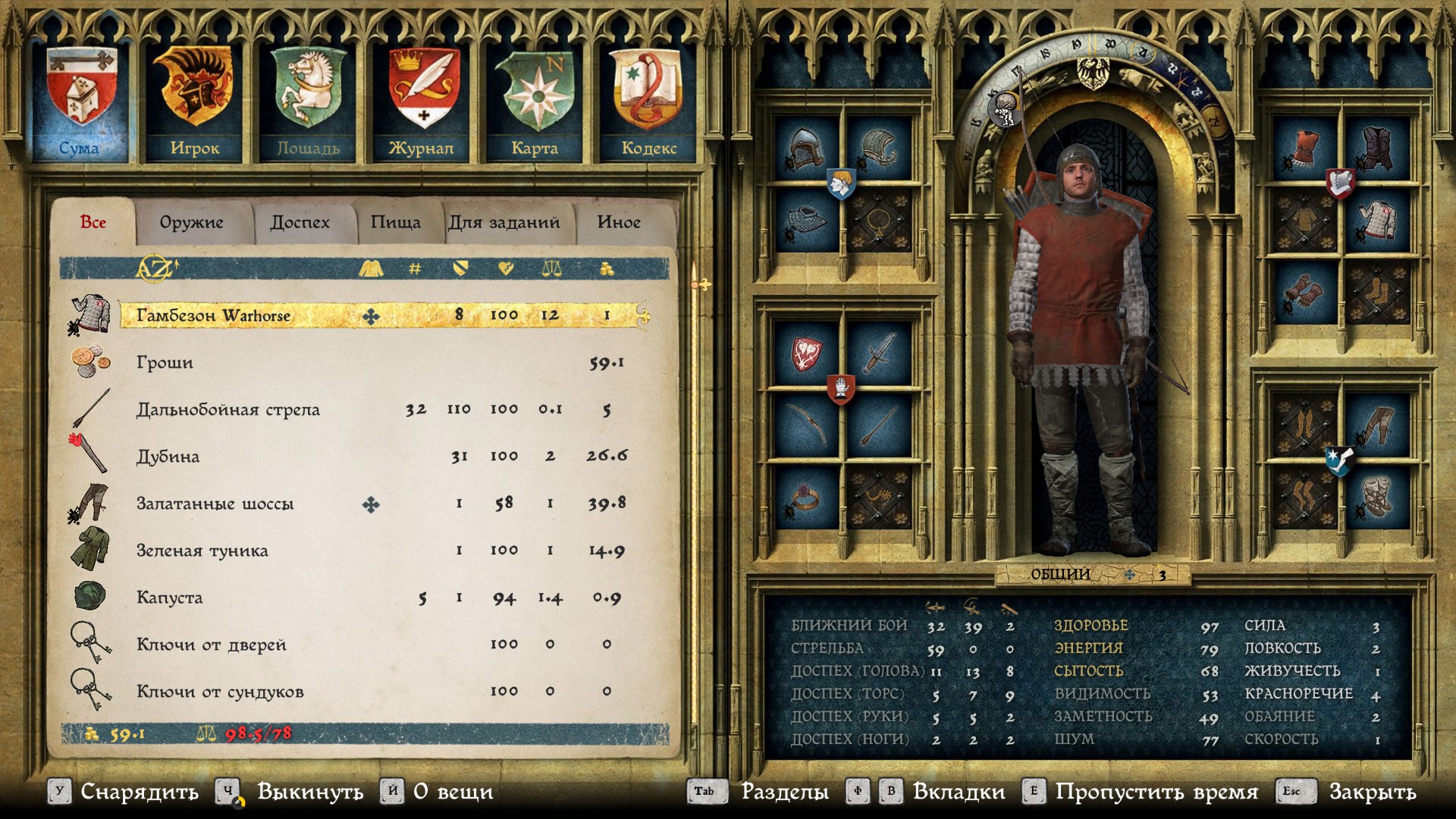Screen dimensions: 1456x819
Task: Show the Иное items tab
Action: 619,222
